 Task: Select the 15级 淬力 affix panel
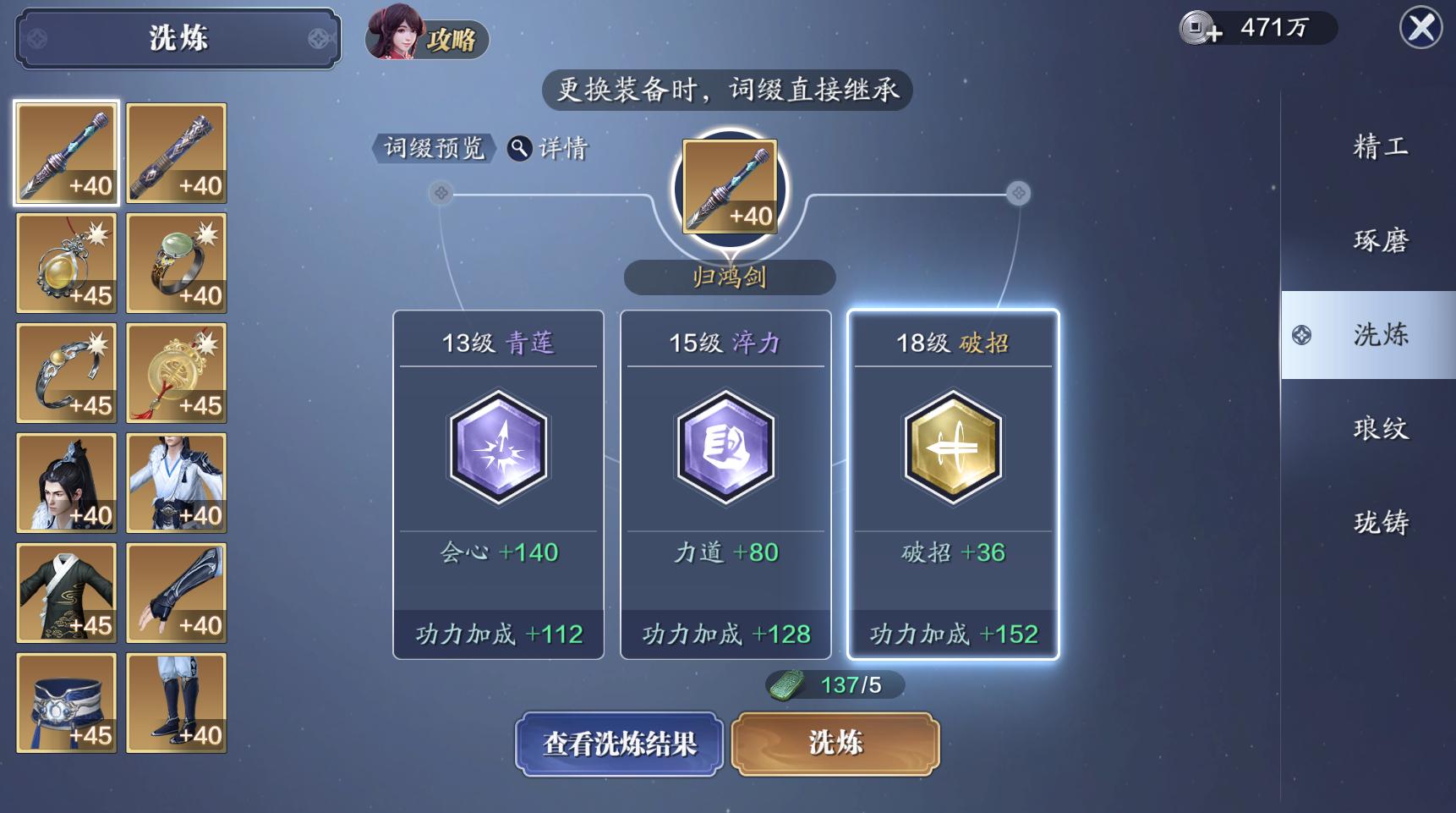click(x=725, y=484)
